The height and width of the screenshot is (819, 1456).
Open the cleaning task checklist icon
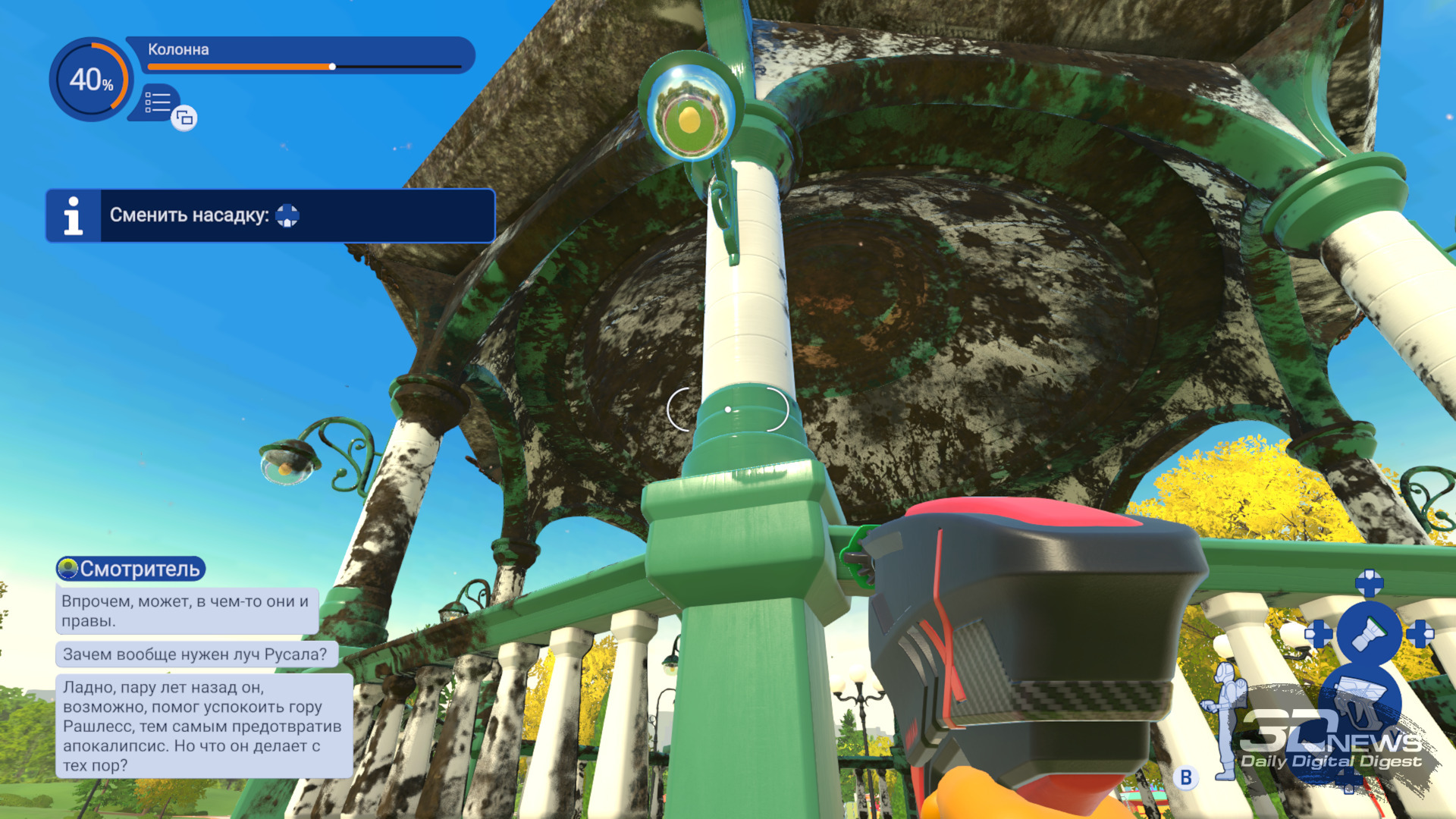[x=158, y=102]
